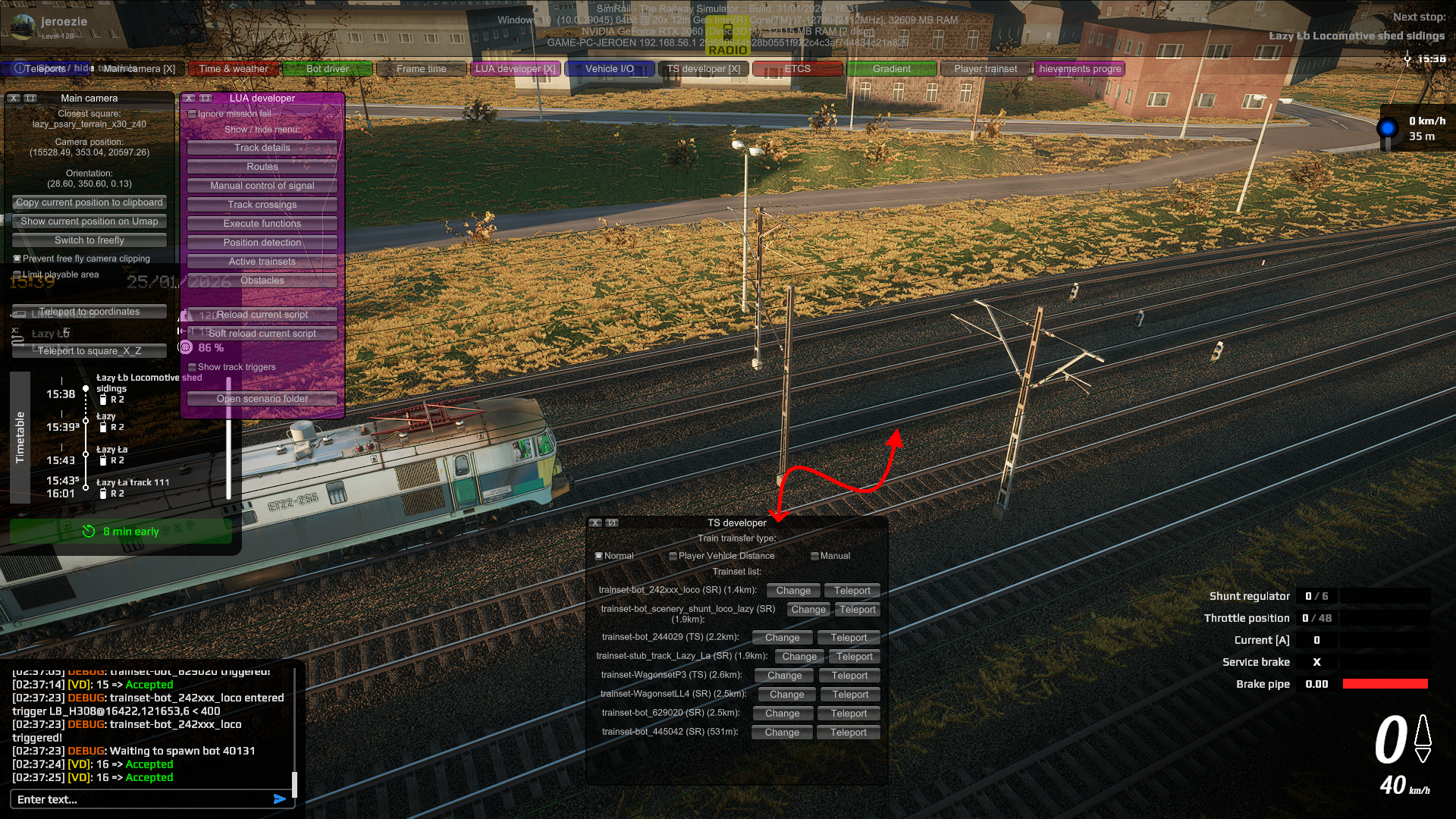Open the Time & weather panel
The image size is (1456, 819).
[x=234, y=69]
